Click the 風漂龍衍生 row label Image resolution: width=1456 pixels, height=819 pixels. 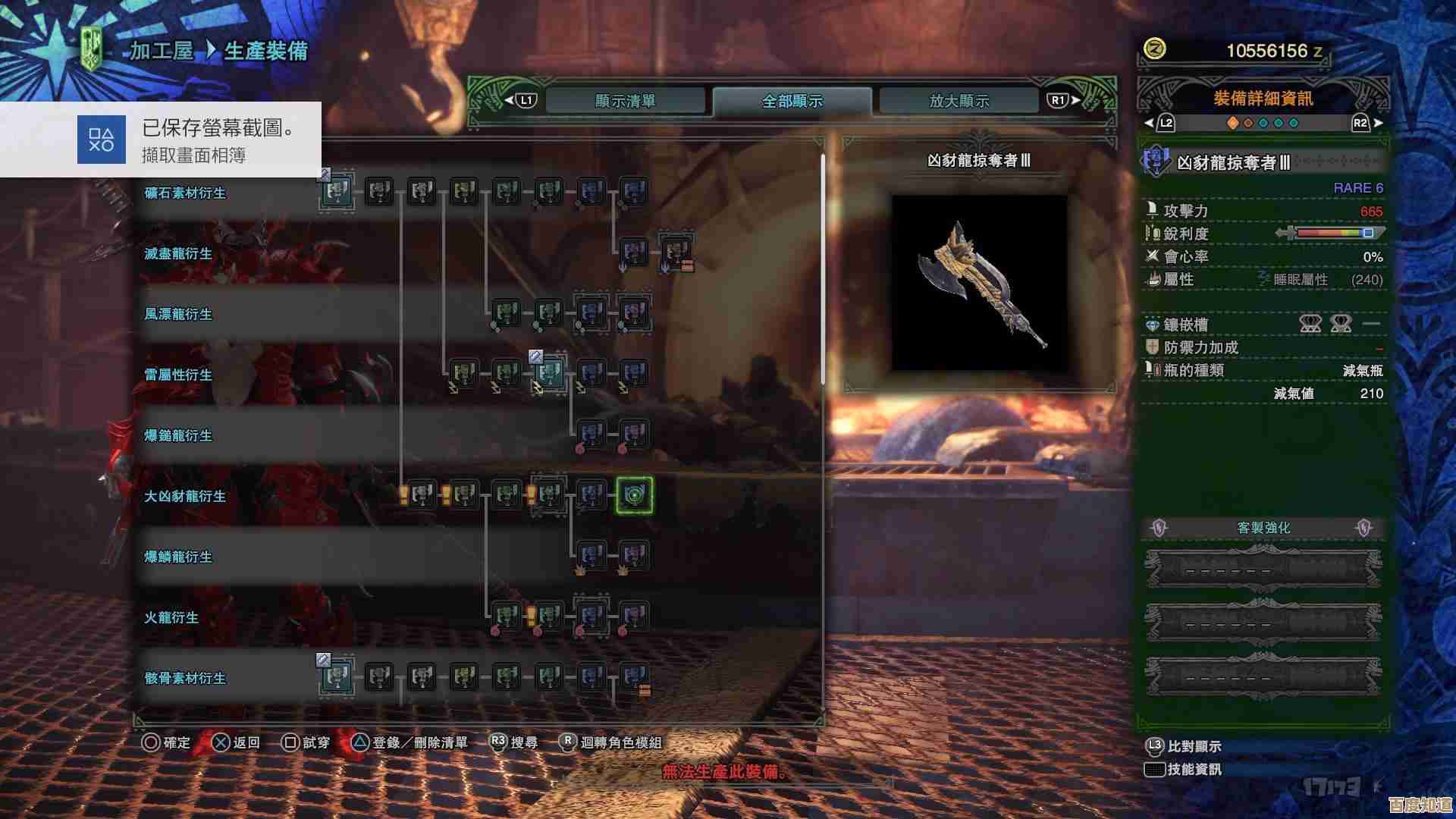179,315
